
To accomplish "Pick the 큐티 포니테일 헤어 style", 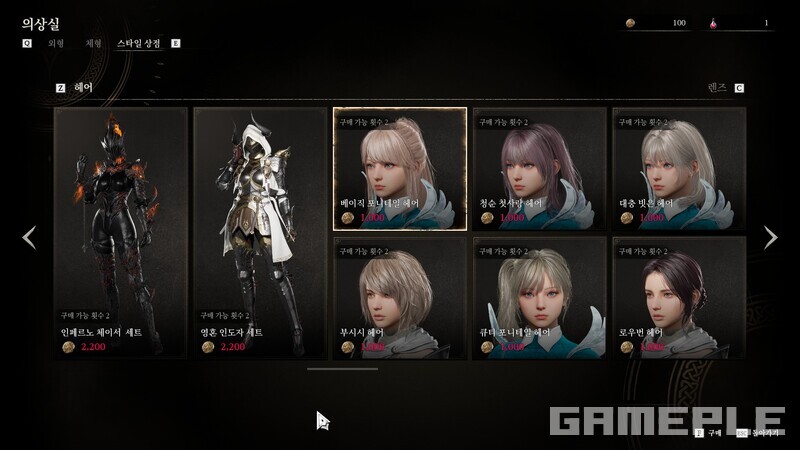I will (x=539, y=298).
